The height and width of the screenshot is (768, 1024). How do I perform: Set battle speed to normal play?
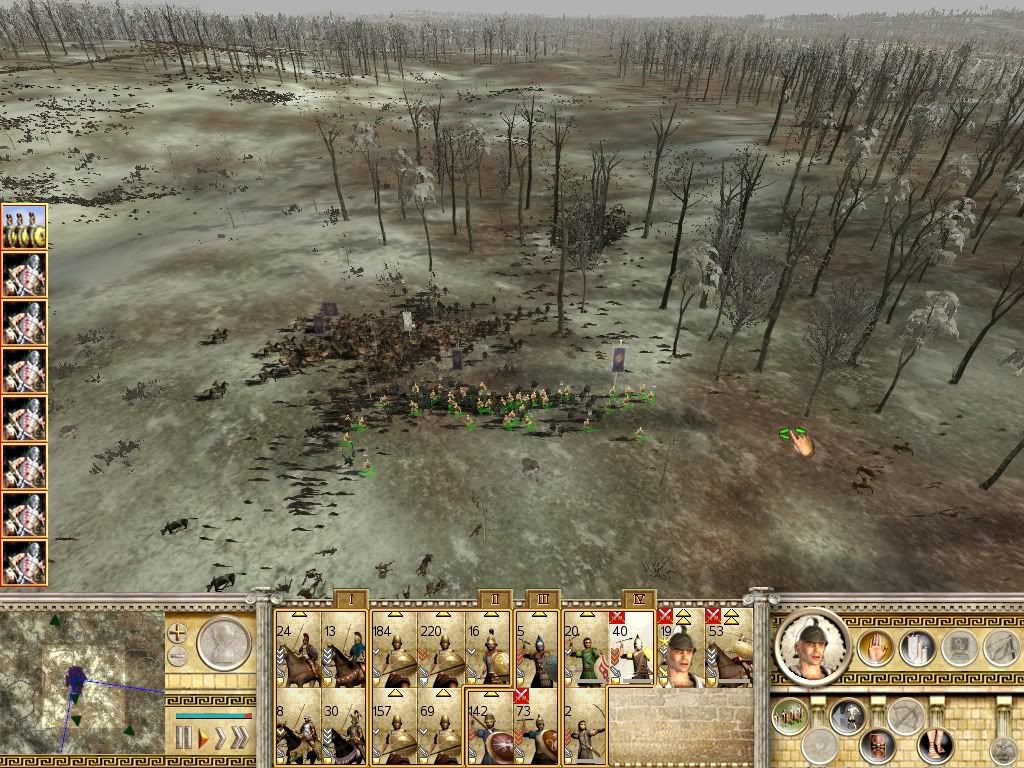[205, 739]
